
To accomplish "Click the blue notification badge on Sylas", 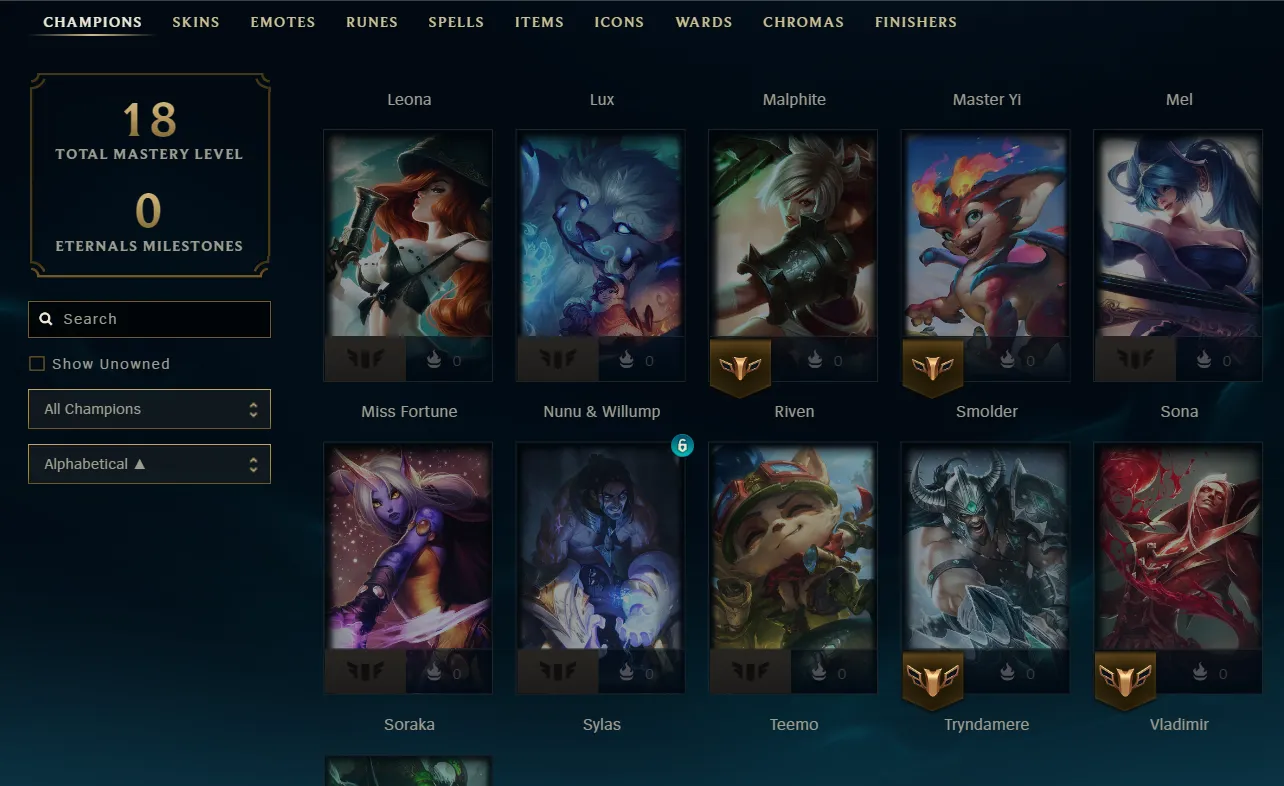I will (682, 446).
